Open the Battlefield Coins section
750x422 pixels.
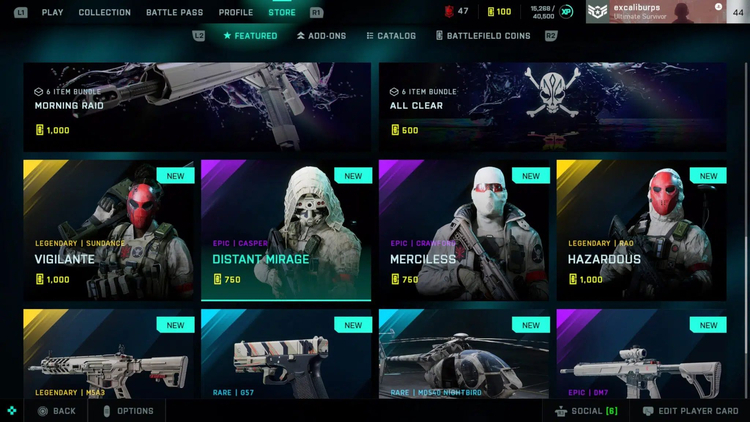[x=483, y=36]
